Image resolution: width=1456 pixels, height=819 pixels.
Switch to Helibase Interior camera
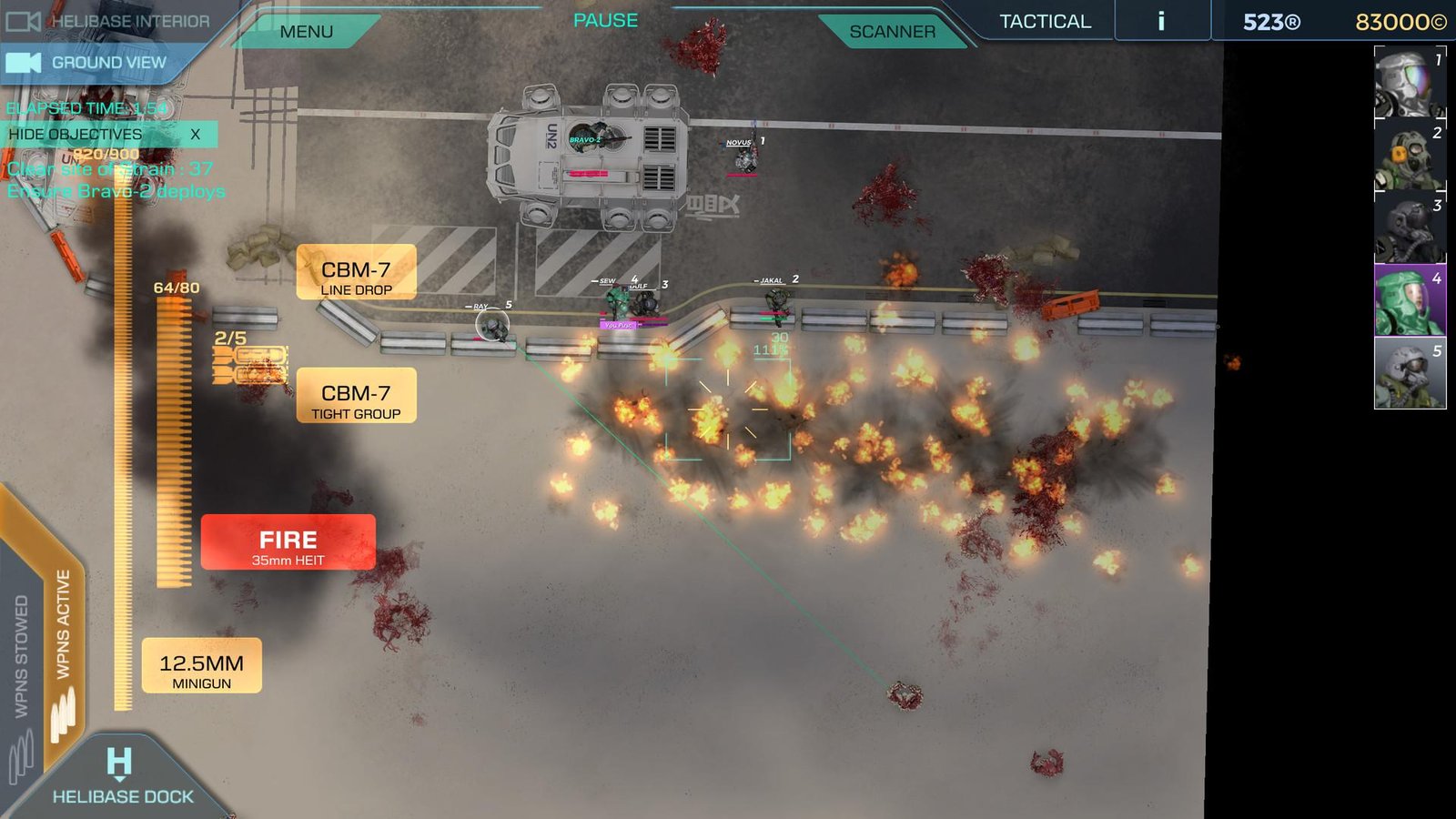109,20
